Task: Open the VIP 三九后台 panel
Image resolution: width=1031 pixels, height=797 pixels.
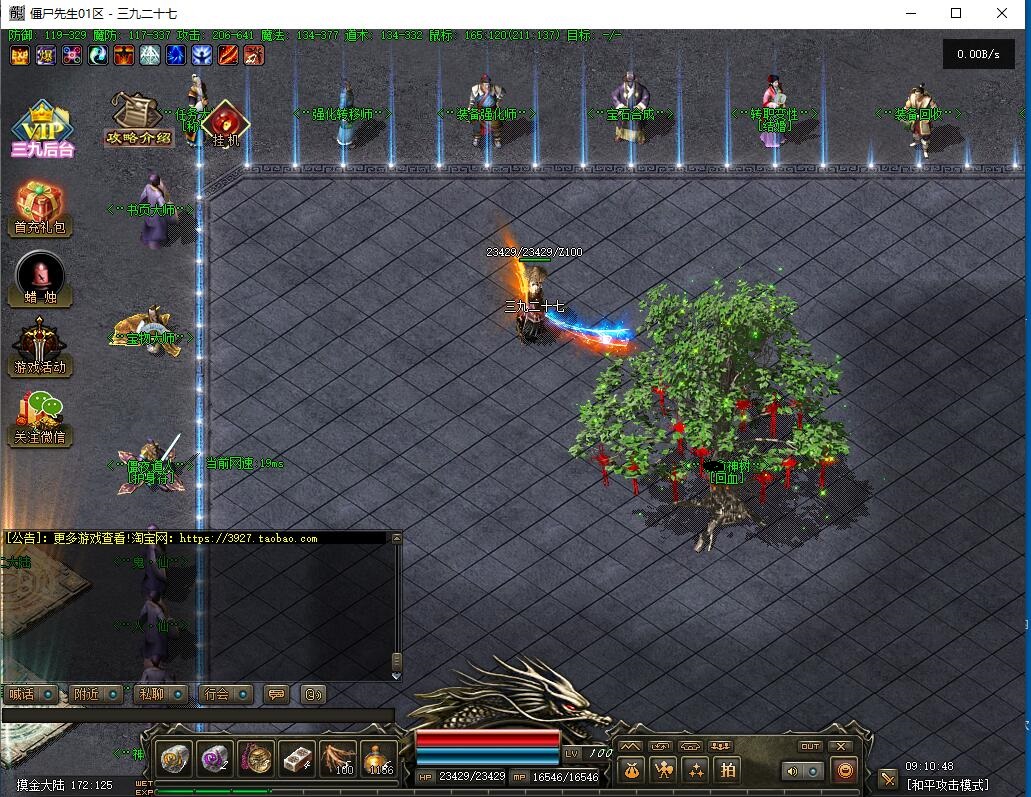Action: click(x=42, y=129)
